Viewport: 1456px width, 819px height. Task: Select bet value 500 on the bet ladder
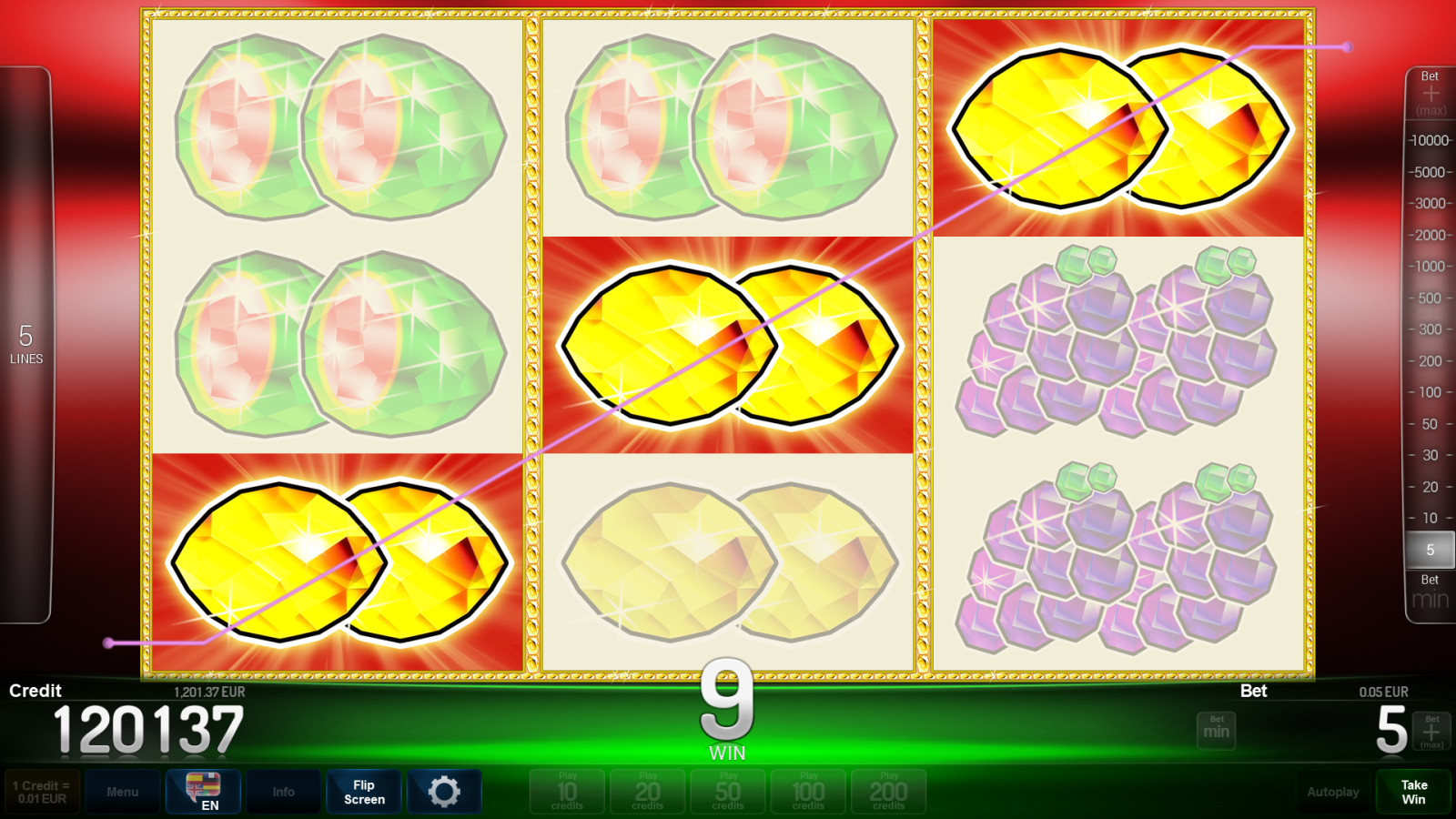tap(1431, 298)
